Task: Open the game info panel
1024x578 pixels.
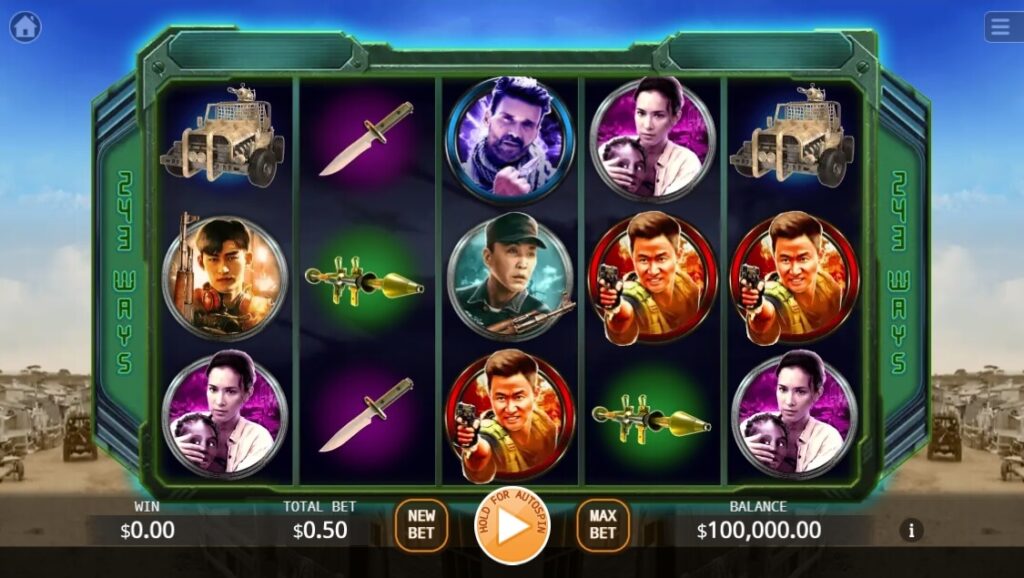Action: (910, 530)
